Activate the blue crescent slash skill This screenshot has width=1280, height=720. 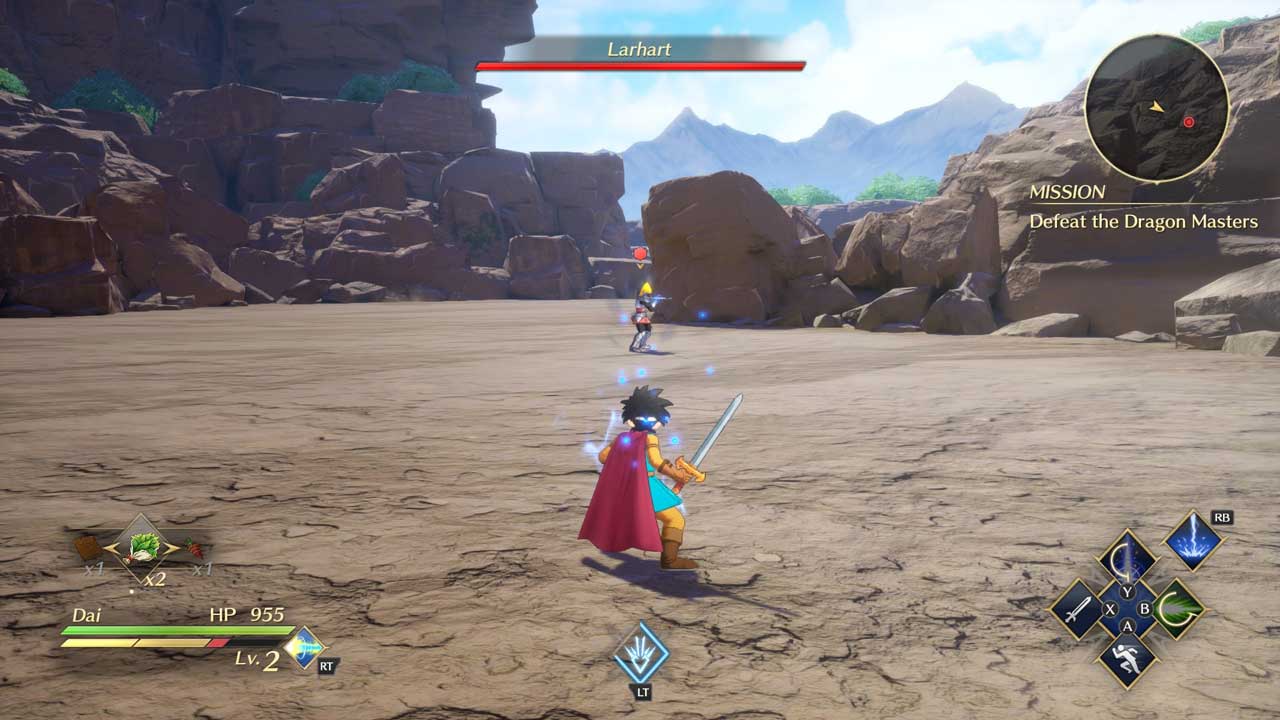[x=1127, y=558]
